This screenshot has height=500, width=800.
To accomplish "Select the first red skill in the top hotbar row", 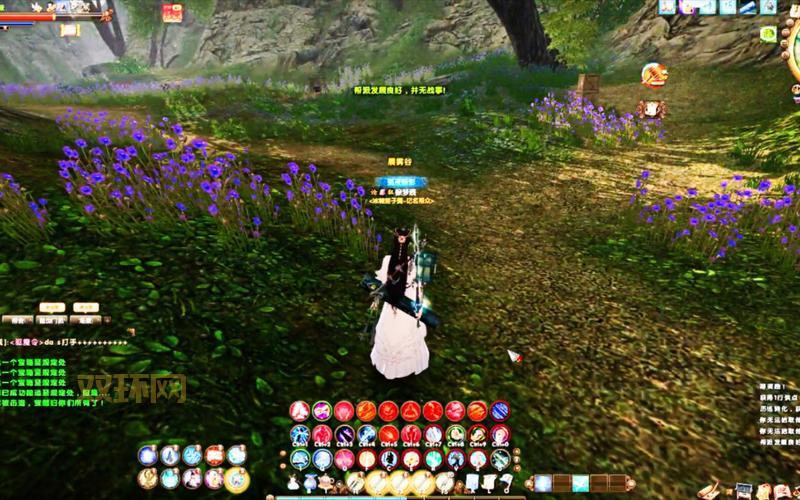I will 299,410.
